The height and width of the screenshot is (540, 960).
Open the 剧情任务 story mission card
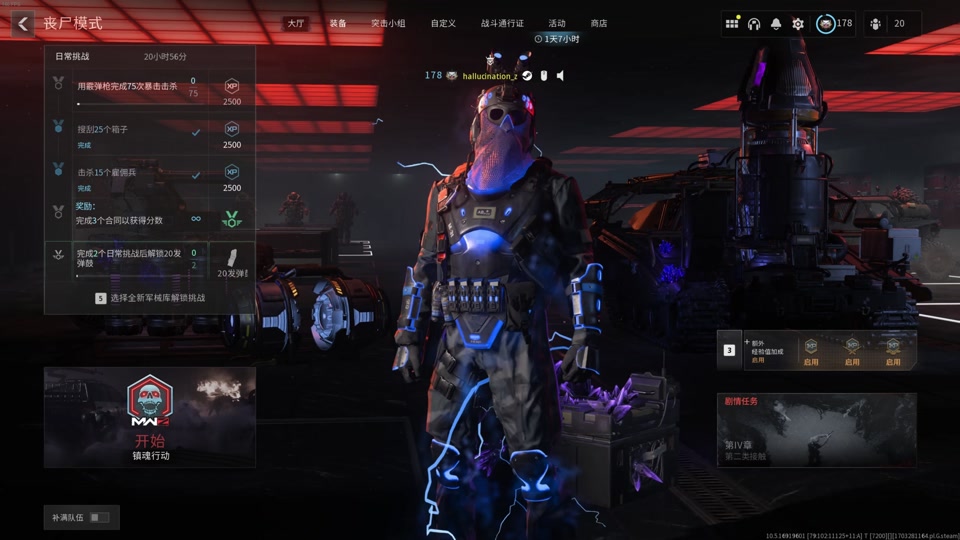pos(816,430)
